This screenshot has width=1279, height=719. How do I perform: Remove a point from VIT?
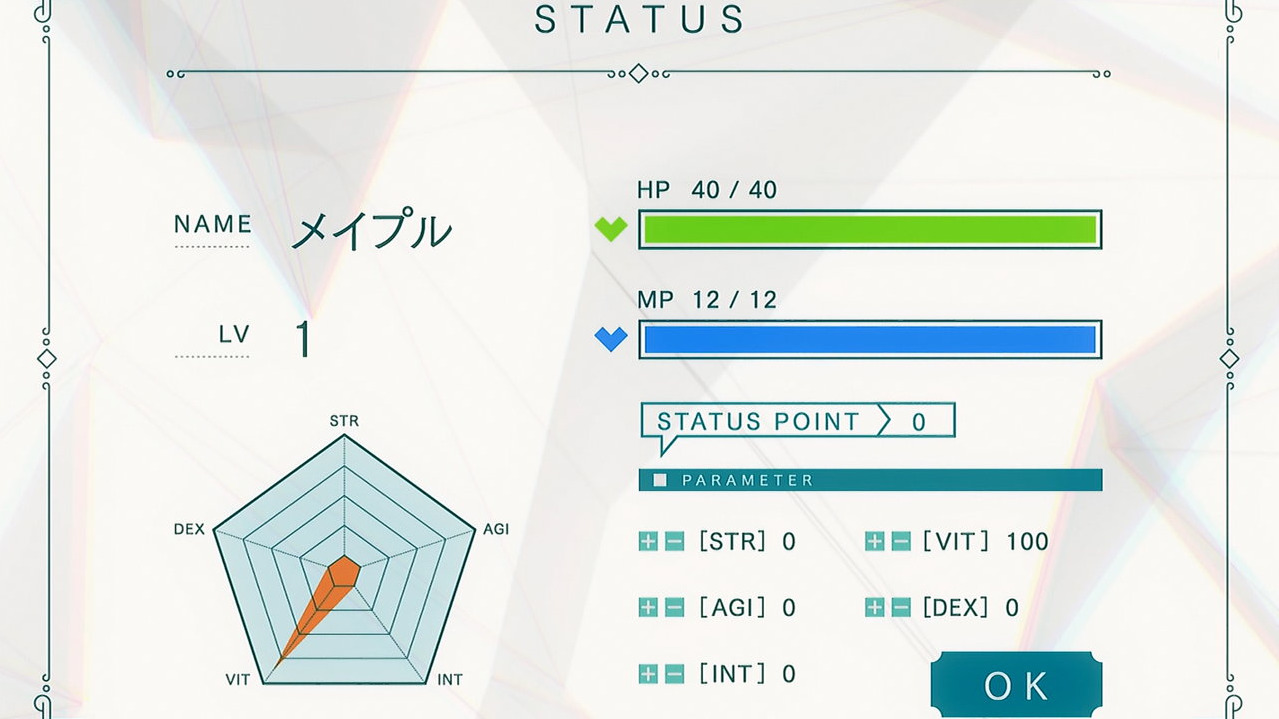[901, 542]
